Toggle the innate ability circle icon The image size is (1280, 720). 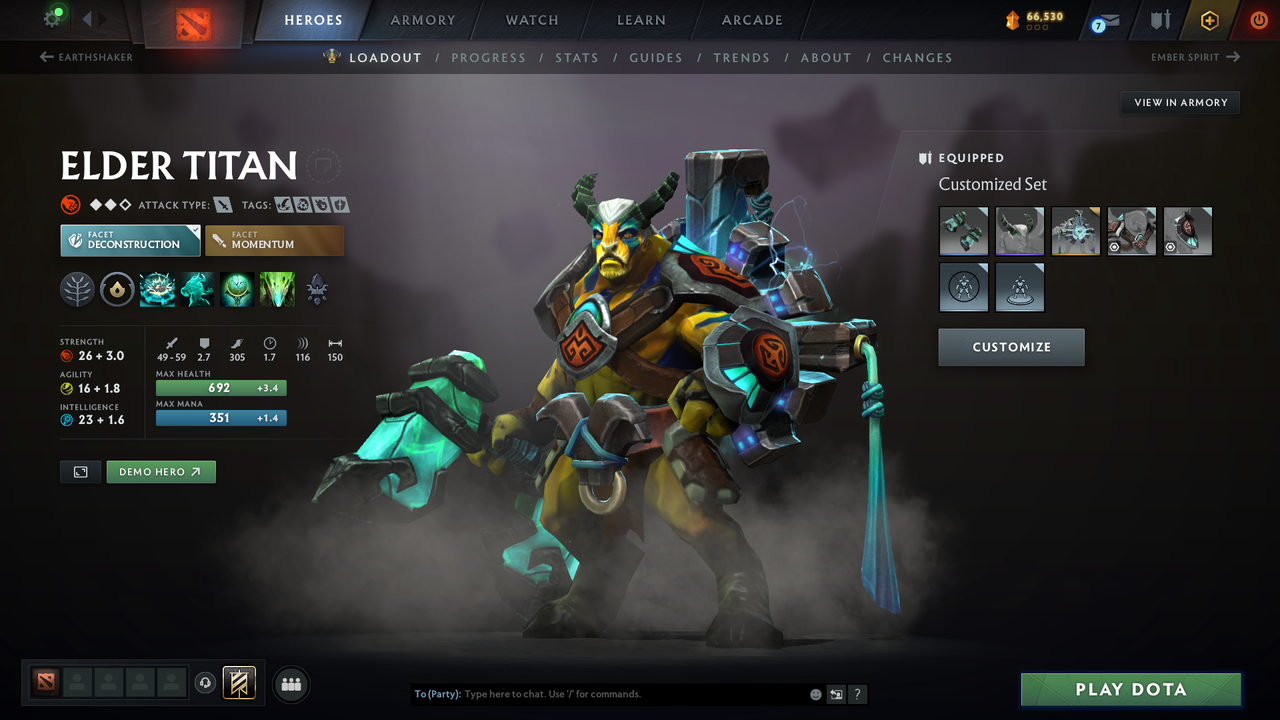pos(77,289)
